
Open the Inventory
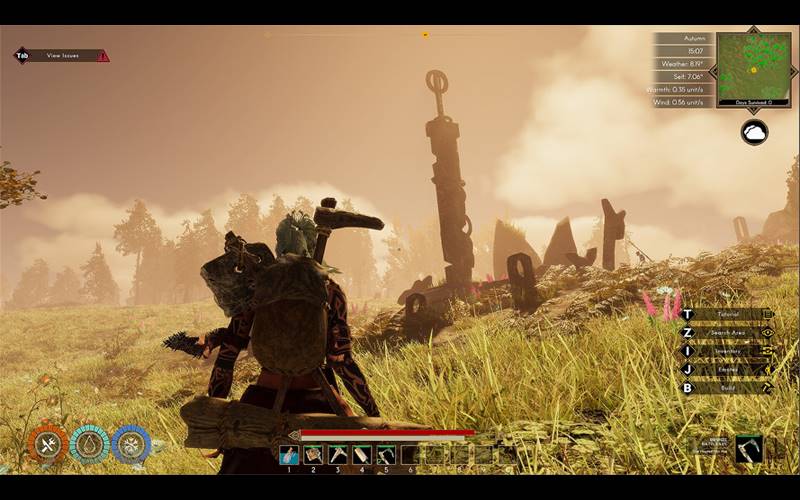pos(727,351)
